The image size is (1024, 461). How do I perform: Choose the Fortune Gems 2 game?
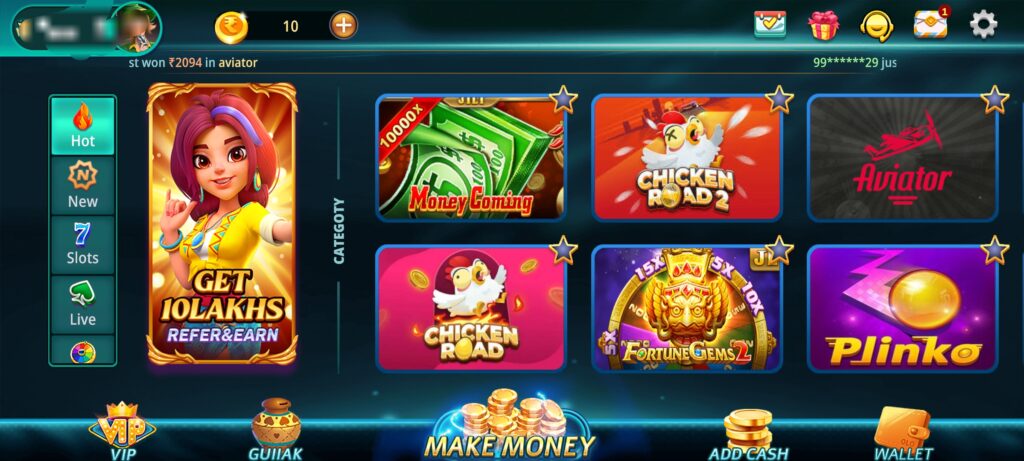[686, 308]
